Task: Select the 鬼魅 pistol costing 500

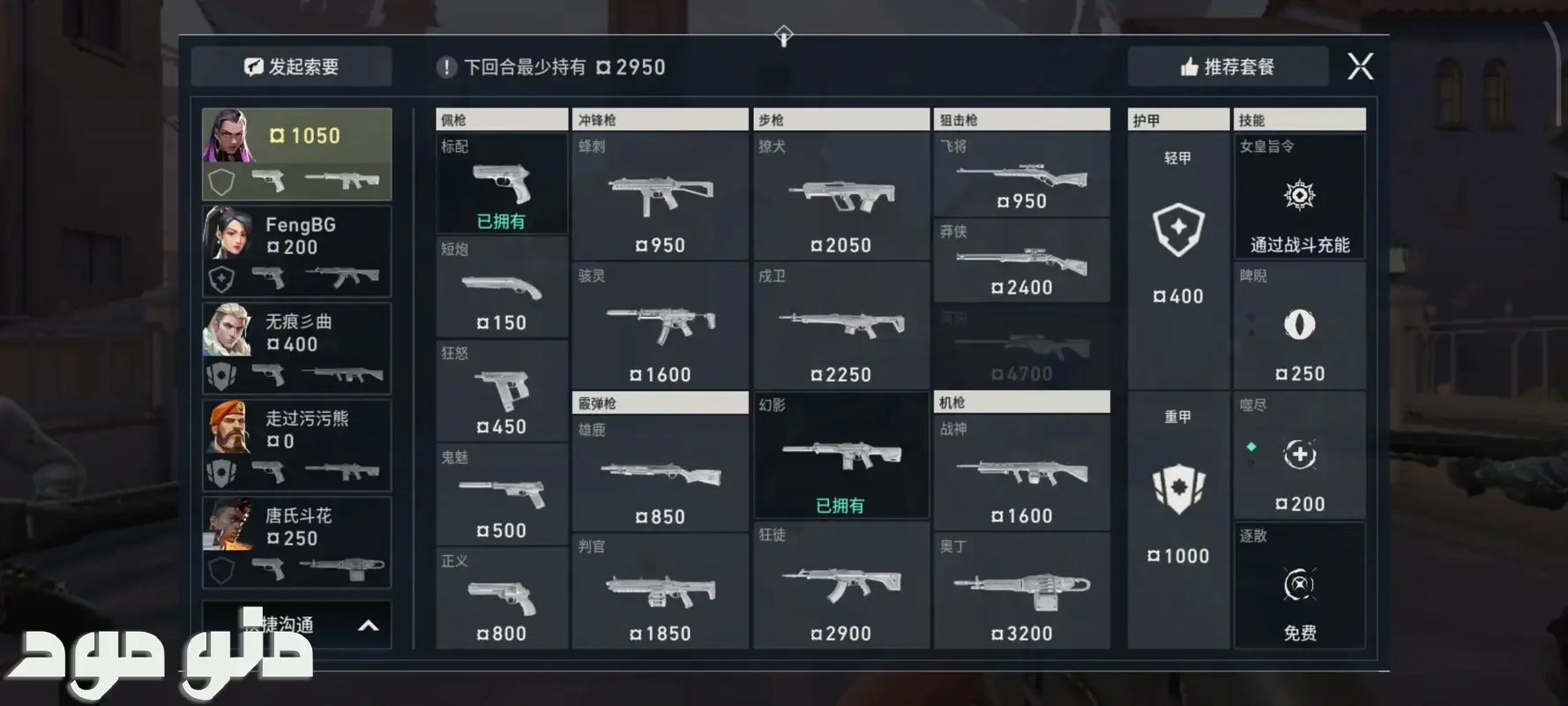Action: pyautogui.click(x=501, y=495)
